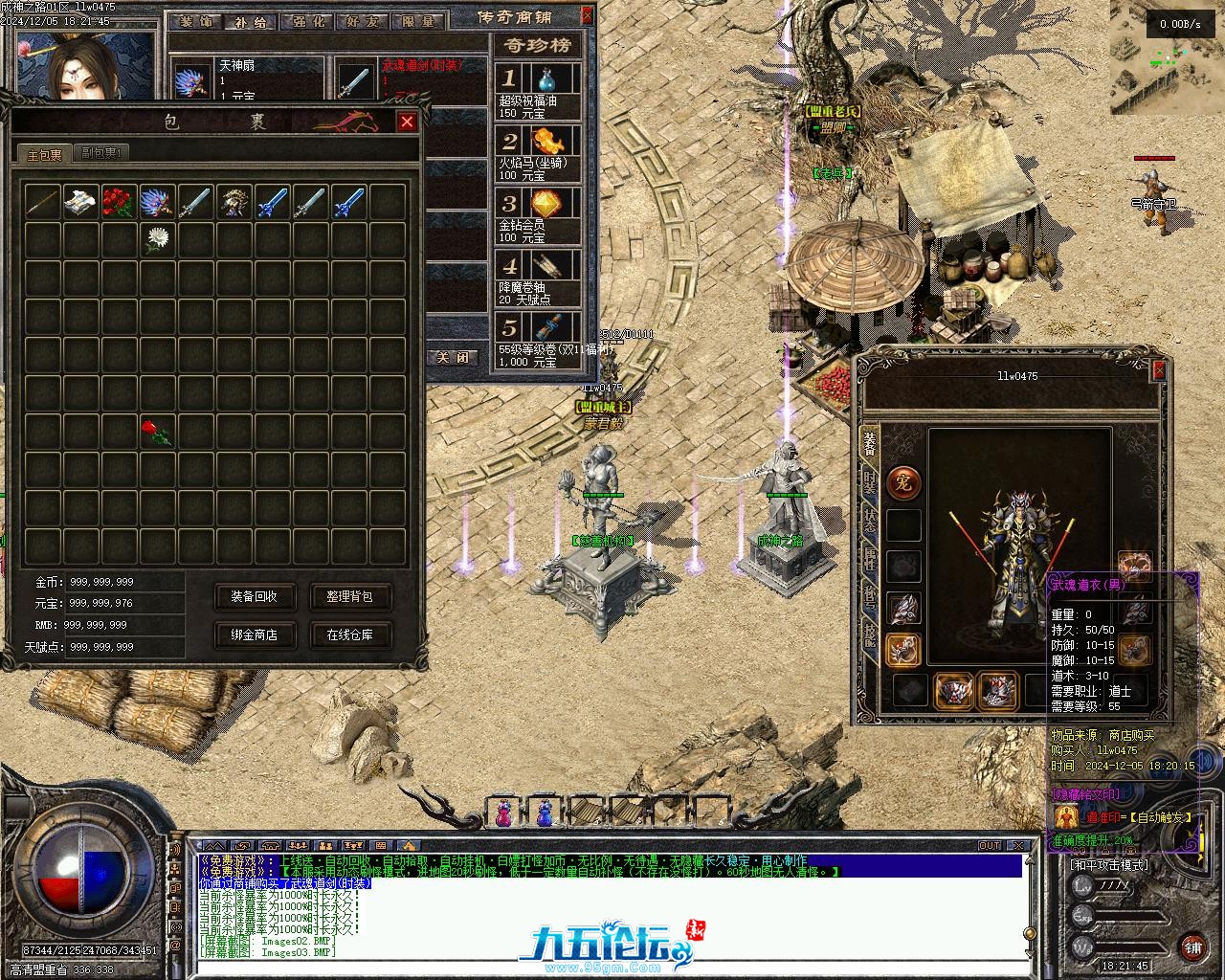
Task: Open the 在线仓库 online warehouse
Action: tap(349, 635)
